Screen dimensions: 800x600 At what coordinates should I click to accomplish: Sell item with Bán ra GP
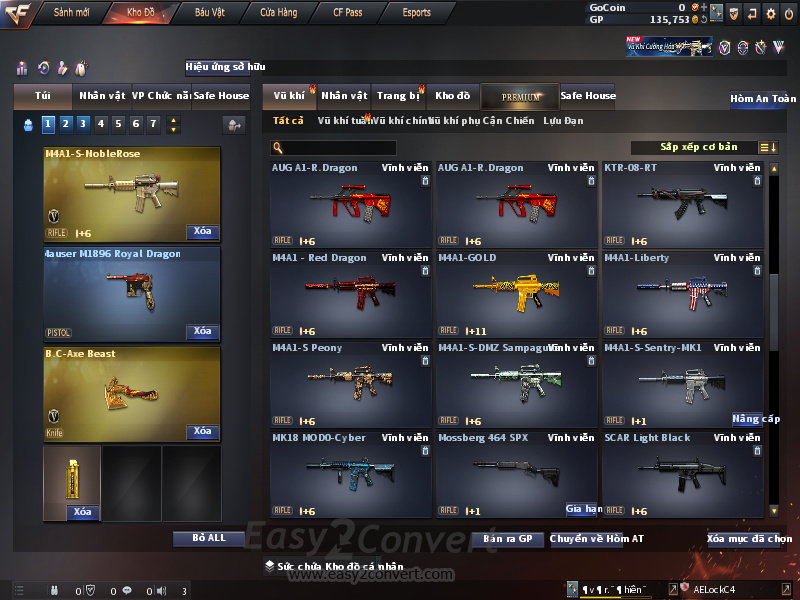tap(507, 539)
